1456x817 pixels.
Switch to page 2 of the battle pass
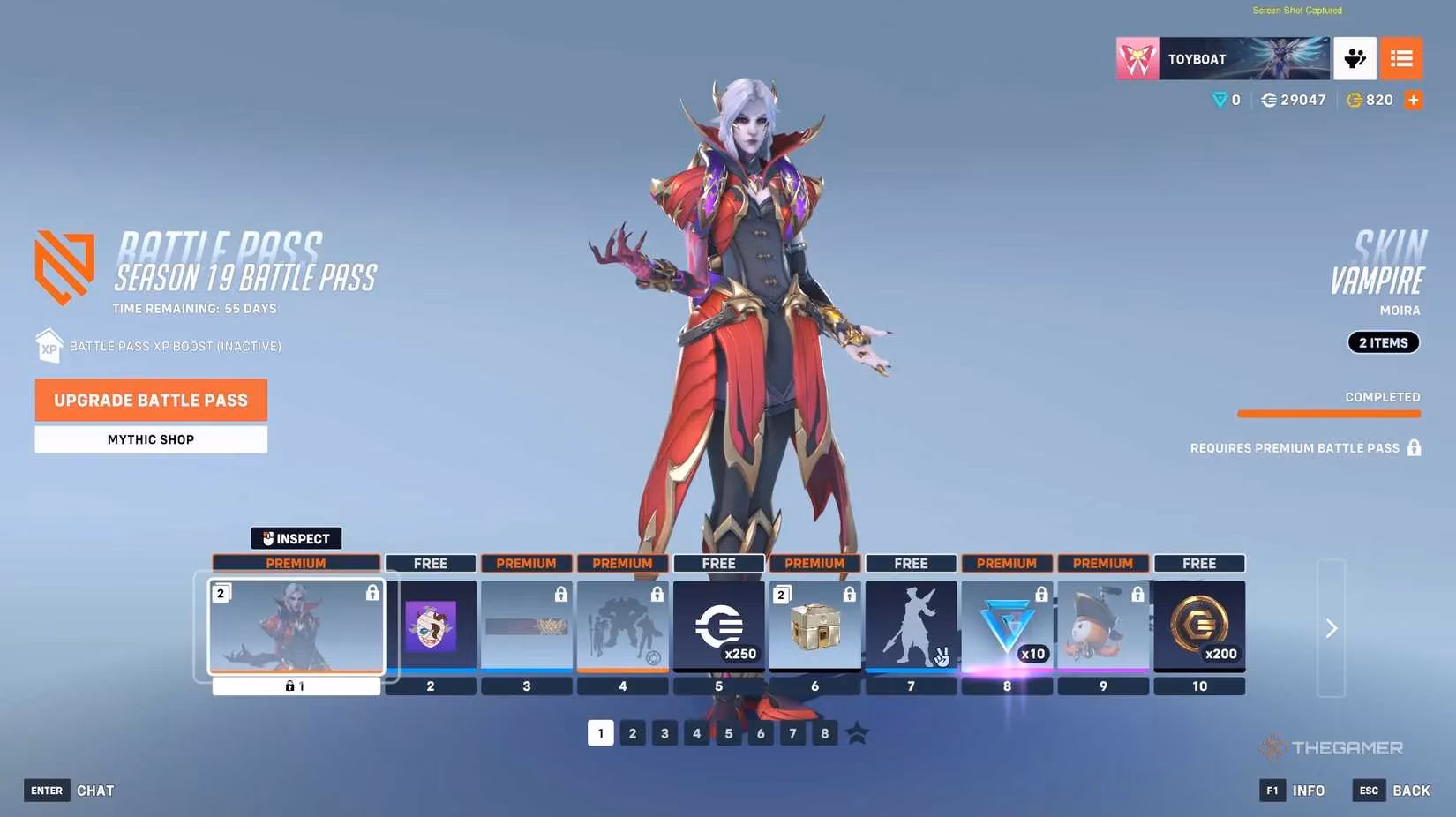633,732
